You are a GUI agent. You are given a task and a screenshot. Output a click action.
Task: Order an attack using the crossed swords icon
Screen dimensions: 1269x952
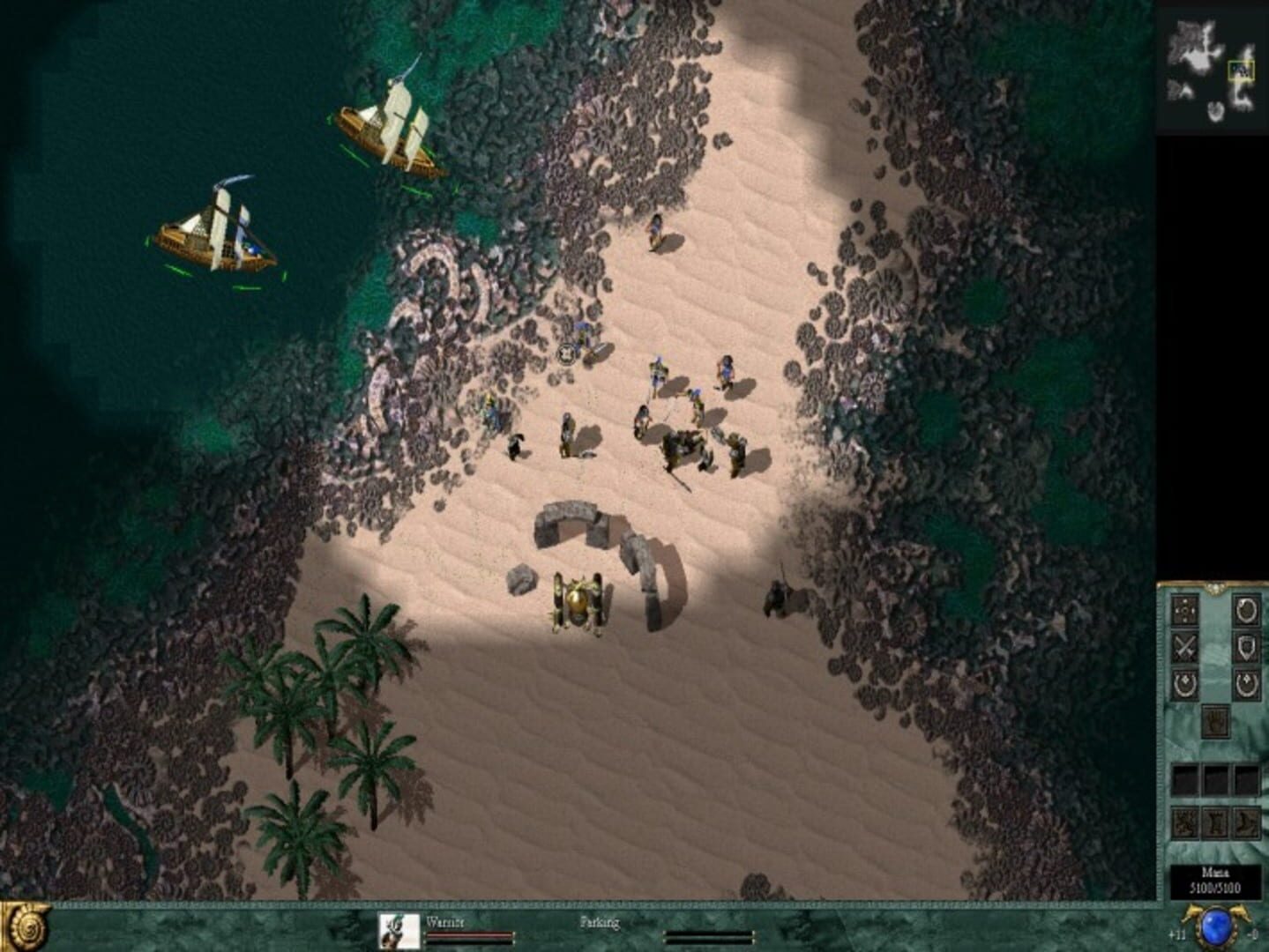(1186, 647)
